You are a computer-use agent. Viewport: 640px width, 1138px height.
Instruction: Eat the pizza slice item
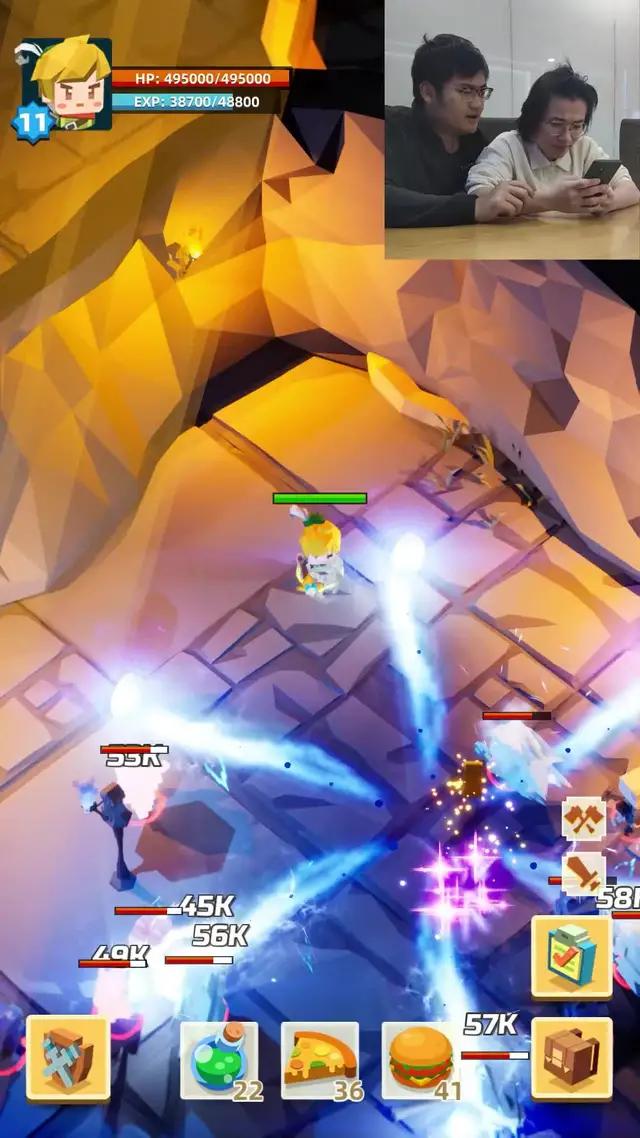coord(319,1059)
